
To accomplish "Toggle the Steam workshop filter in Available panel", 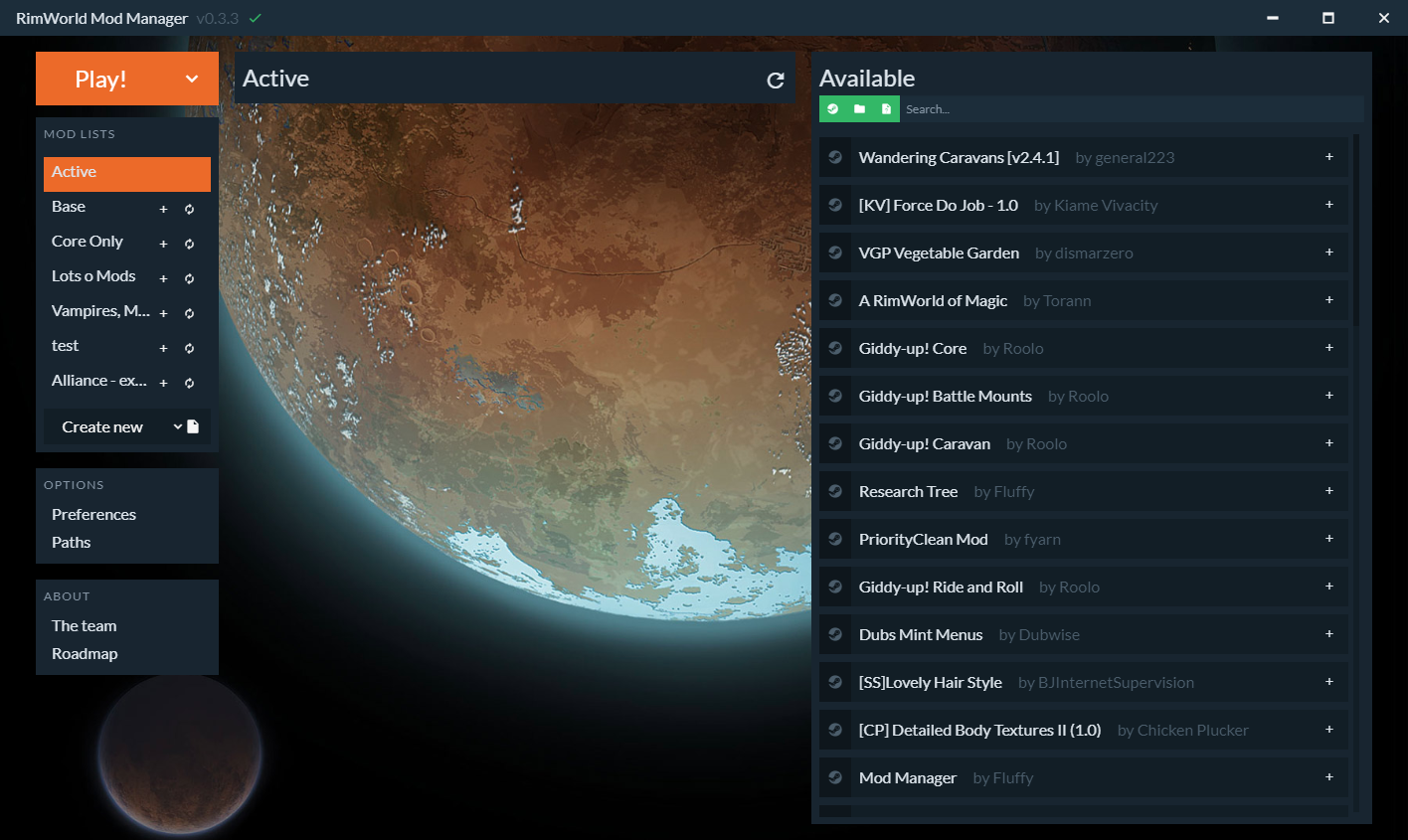I will (x=833, y=108).
